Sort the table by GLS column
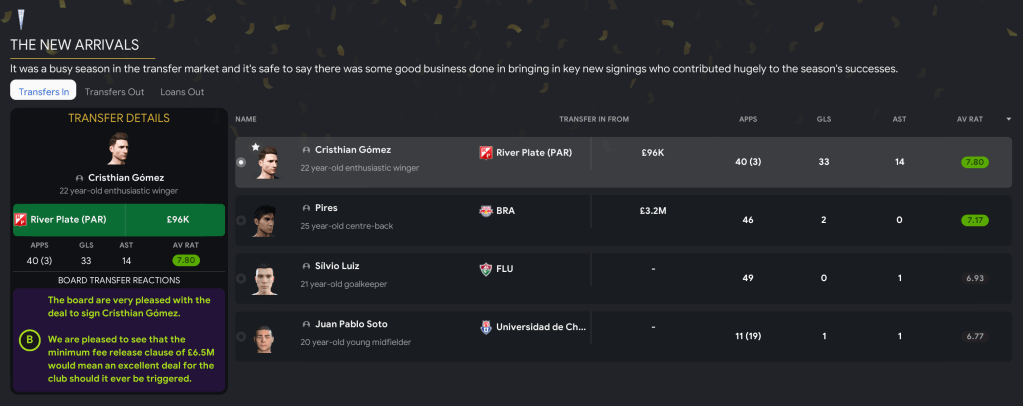1023x406 pixels. tap(823, 119)
